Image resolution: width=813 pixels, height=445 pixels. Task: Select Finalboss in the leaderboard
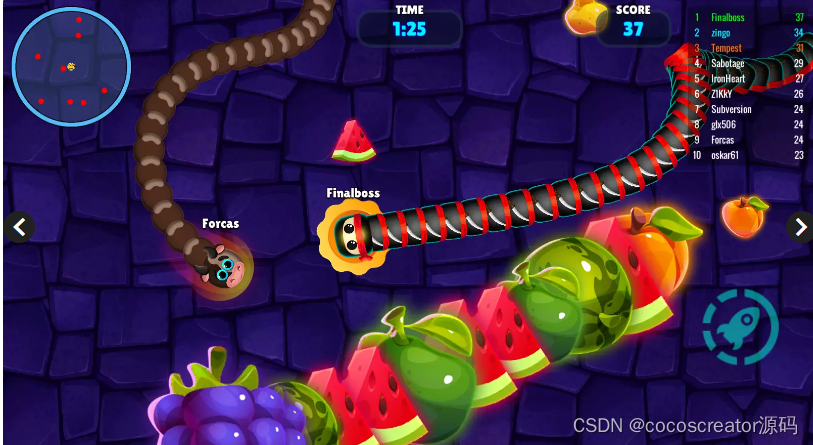tap(750, 18)
